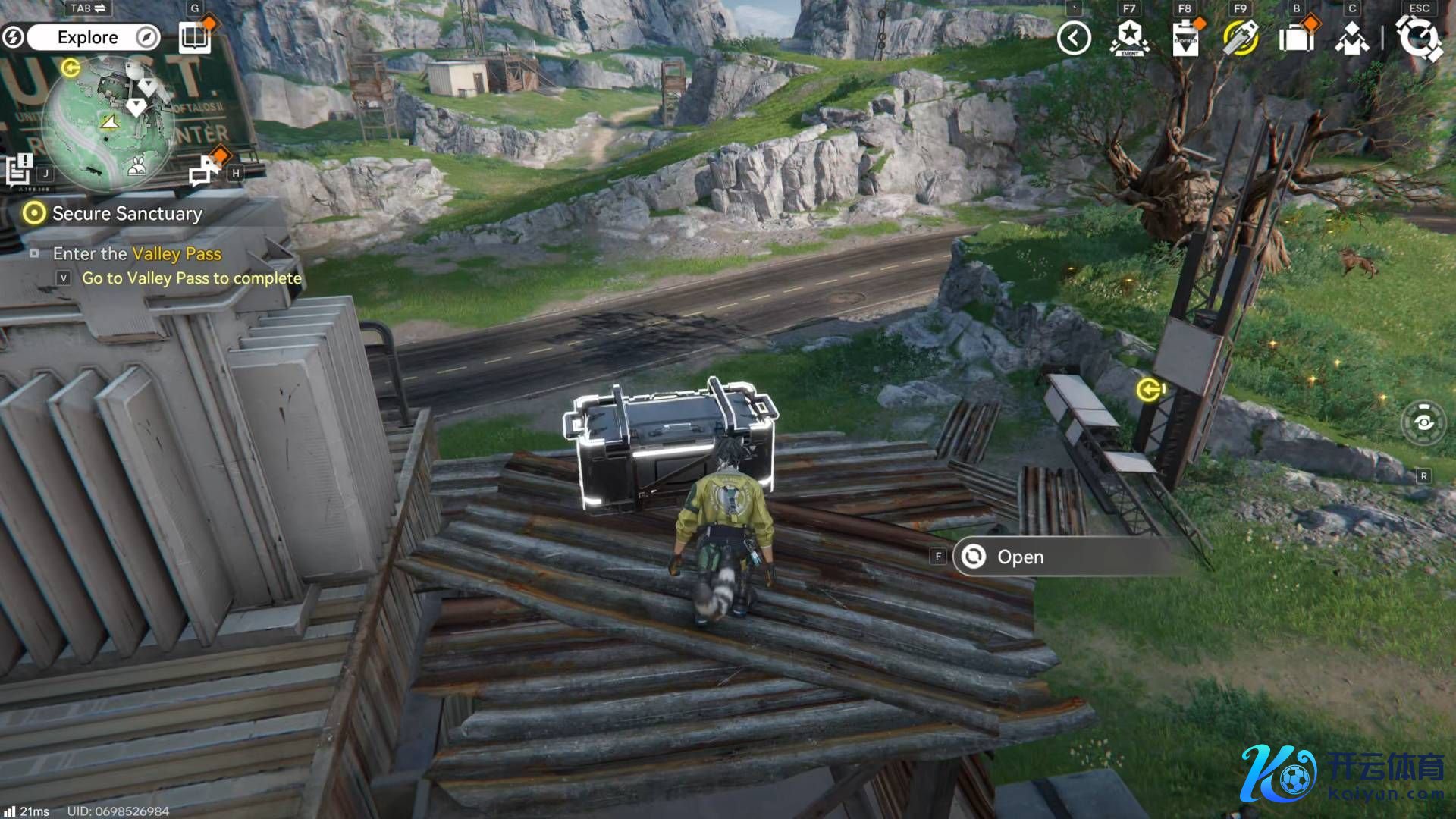Open the backpack inventory icon
This screenshot has height=819, width=1456.
pyautogui.click(x=1296, y=38)
